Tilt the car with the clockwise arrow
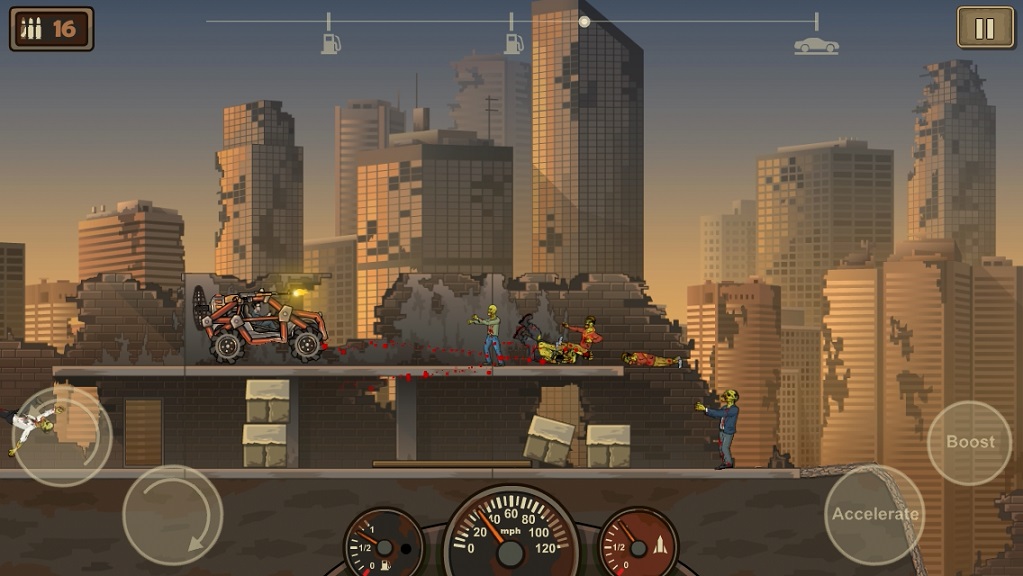This screenshot has width=1023, height=576. coord(172,515)
